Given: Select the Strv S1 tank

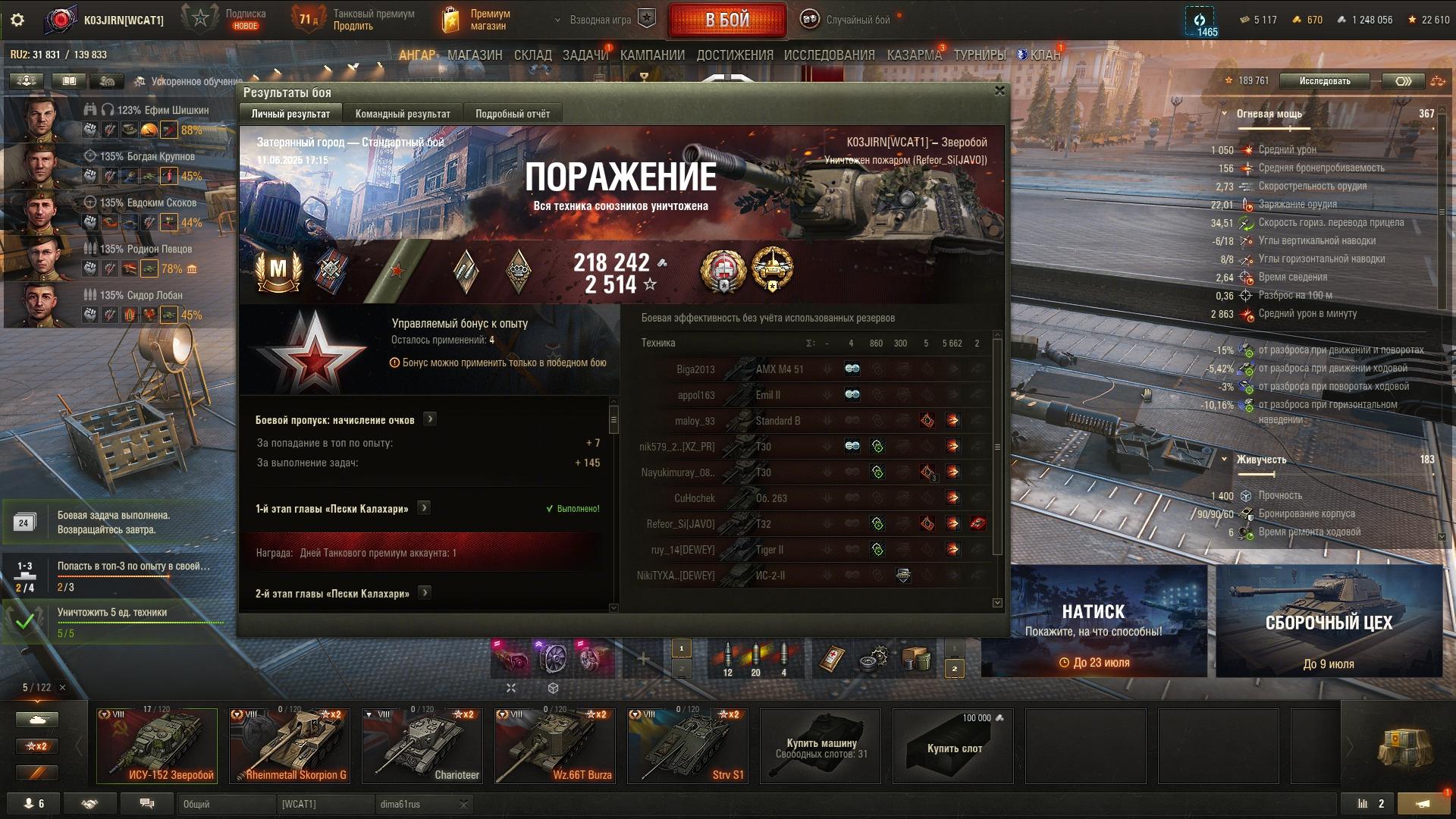Looking at the screenshot, I should pos(688,745).
